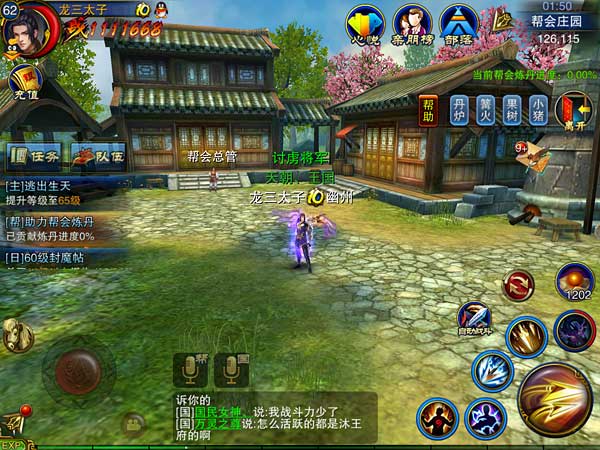Choose the 篝火 bonfire button
The image size is (600, 450).
click(x=486, y=109)
